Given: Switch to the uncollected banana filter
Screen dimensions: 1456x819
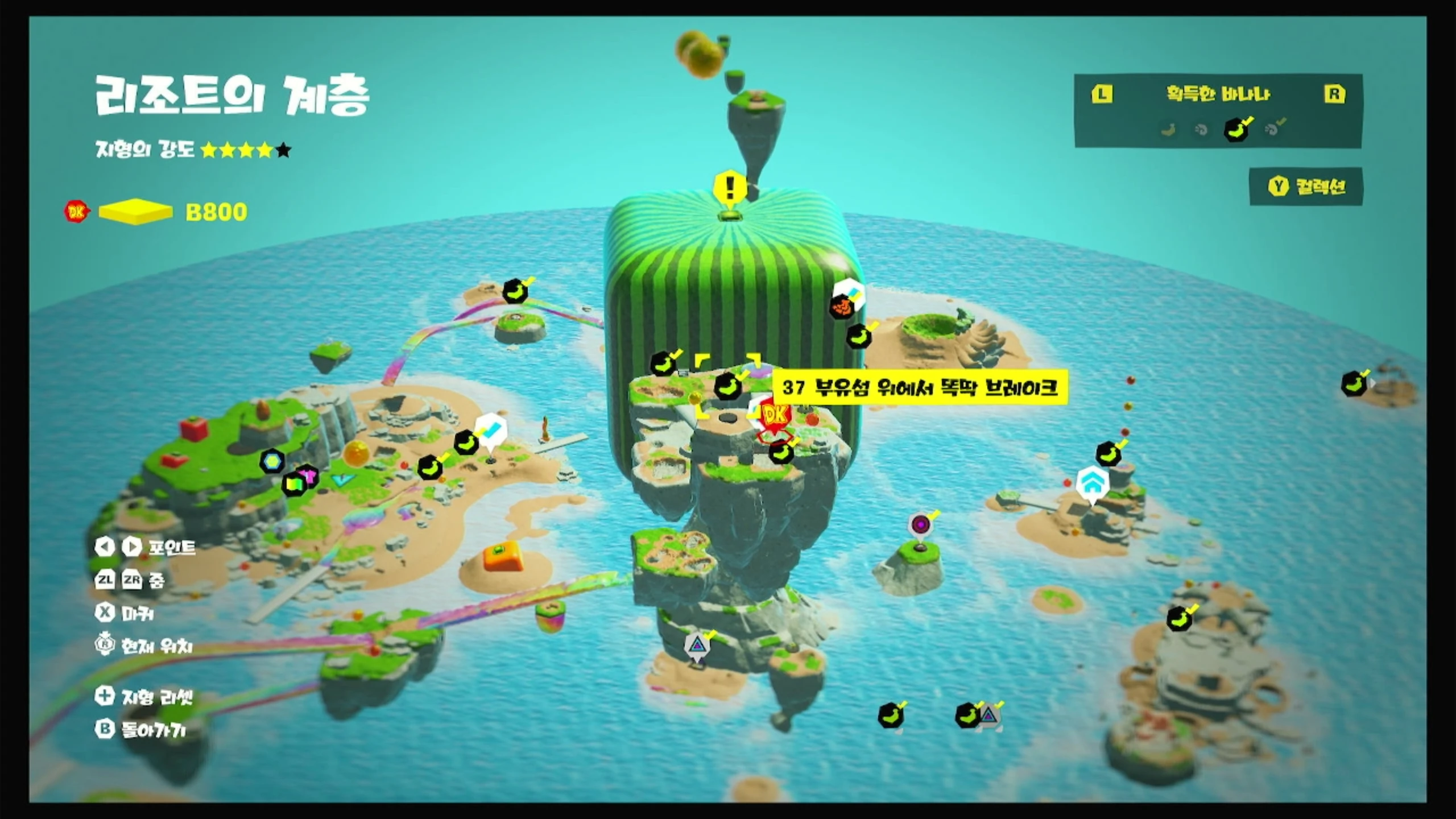Looking at the screenshot, I should [1168, 130].
